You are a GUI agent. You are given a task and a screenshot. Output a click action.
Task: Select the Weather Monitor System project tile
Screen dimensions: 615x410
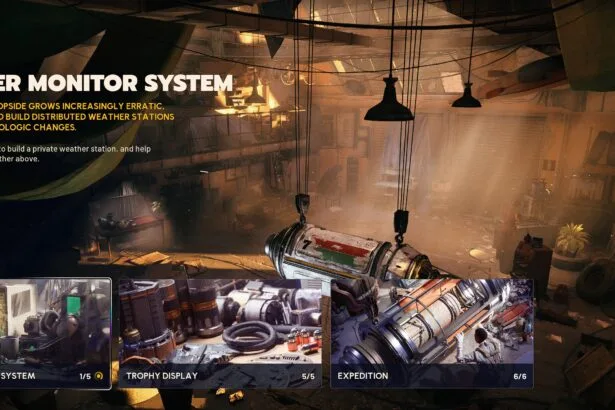(x=54, y=332)
